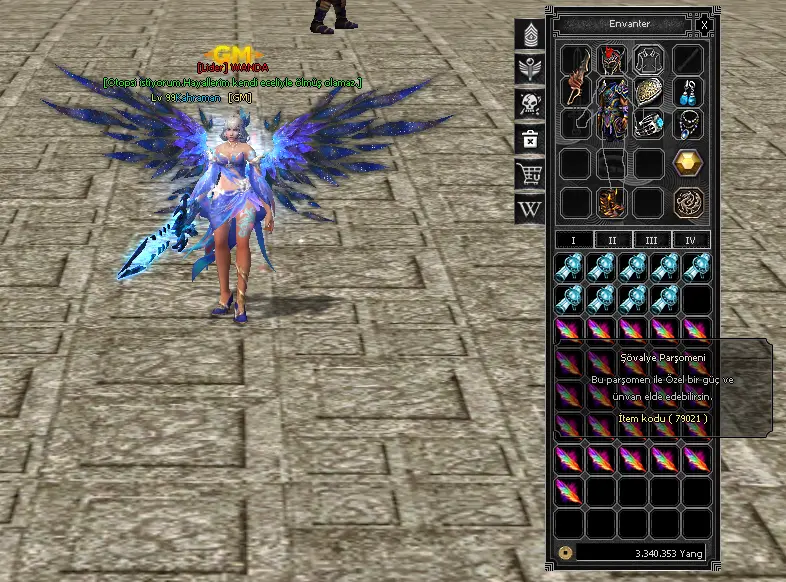786x582 pixels.
Task: Click the gold hexagon gem slot
Action: (687, 162)
